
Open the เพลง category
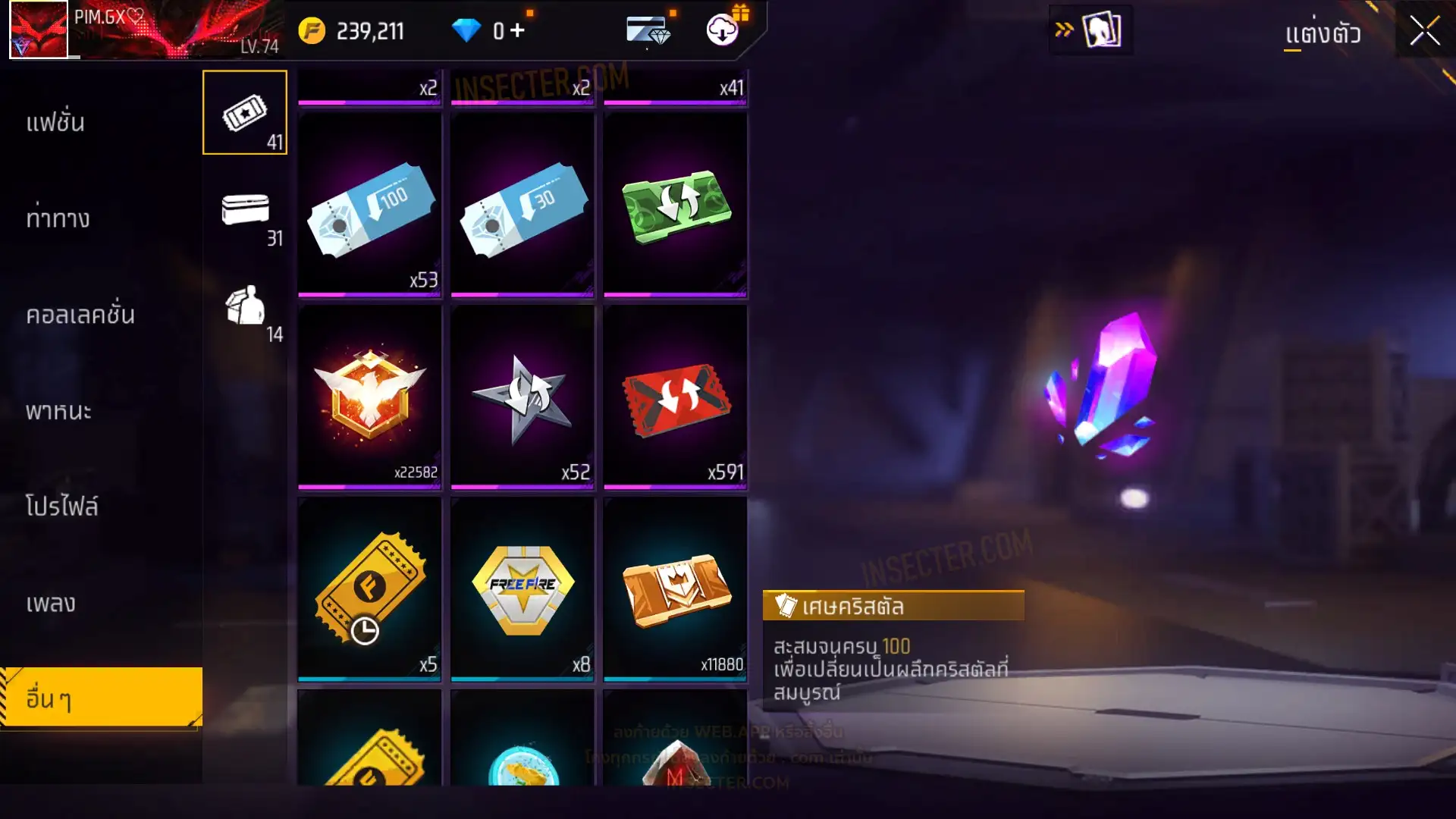click(x=51, y=604)
